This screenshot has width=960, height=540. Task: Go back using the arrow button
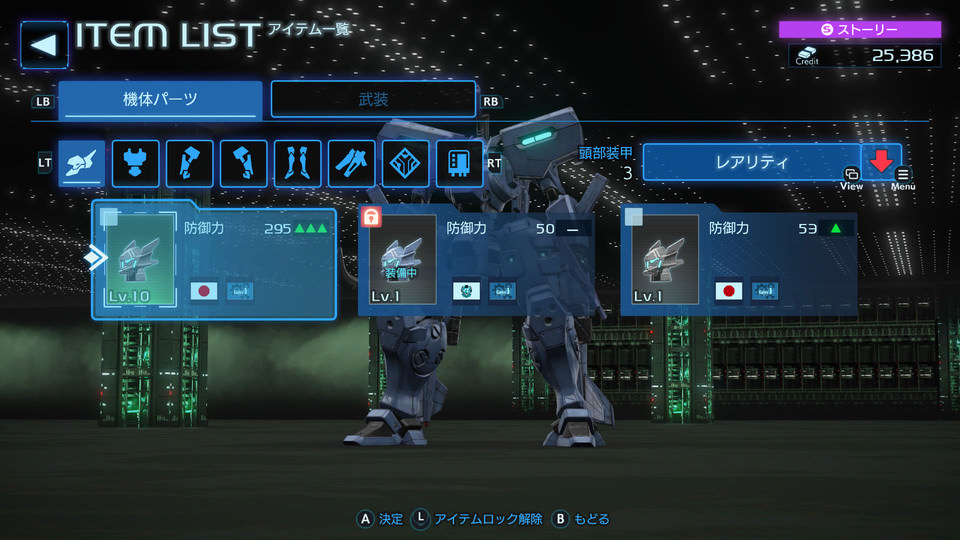point(44,44)
